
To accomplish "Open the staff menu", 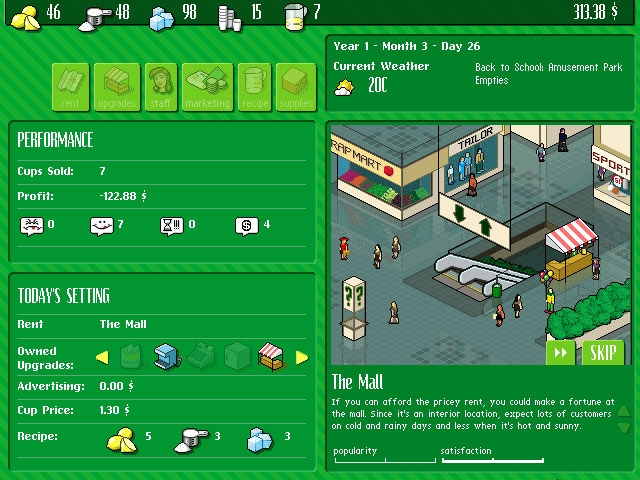I will click(x=161, y=86).
